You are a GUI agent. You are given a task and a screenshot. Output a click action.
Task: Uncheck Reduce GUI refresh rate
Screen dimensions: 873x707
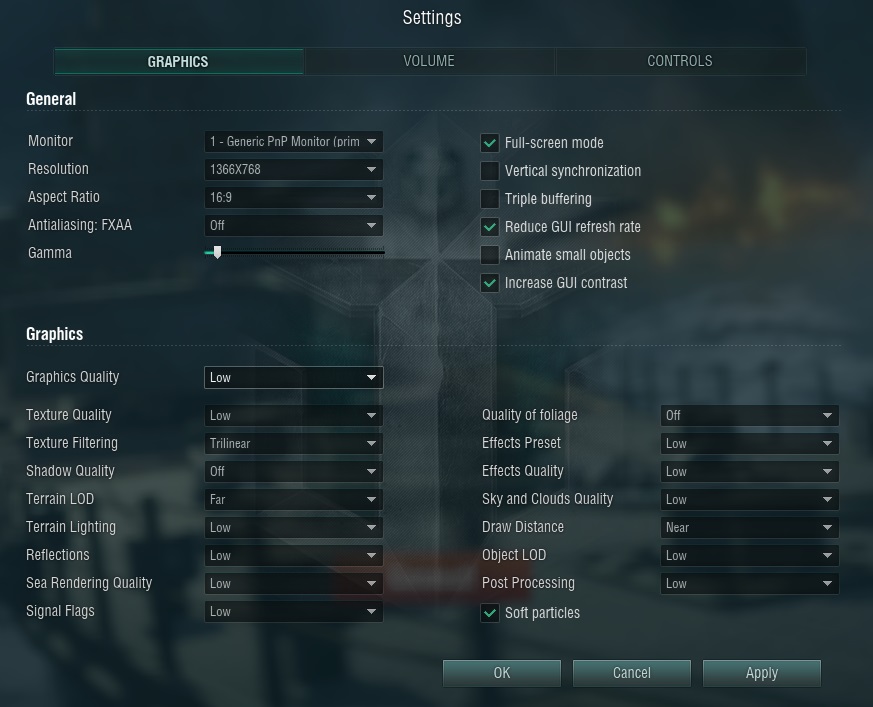coord(490,227)
